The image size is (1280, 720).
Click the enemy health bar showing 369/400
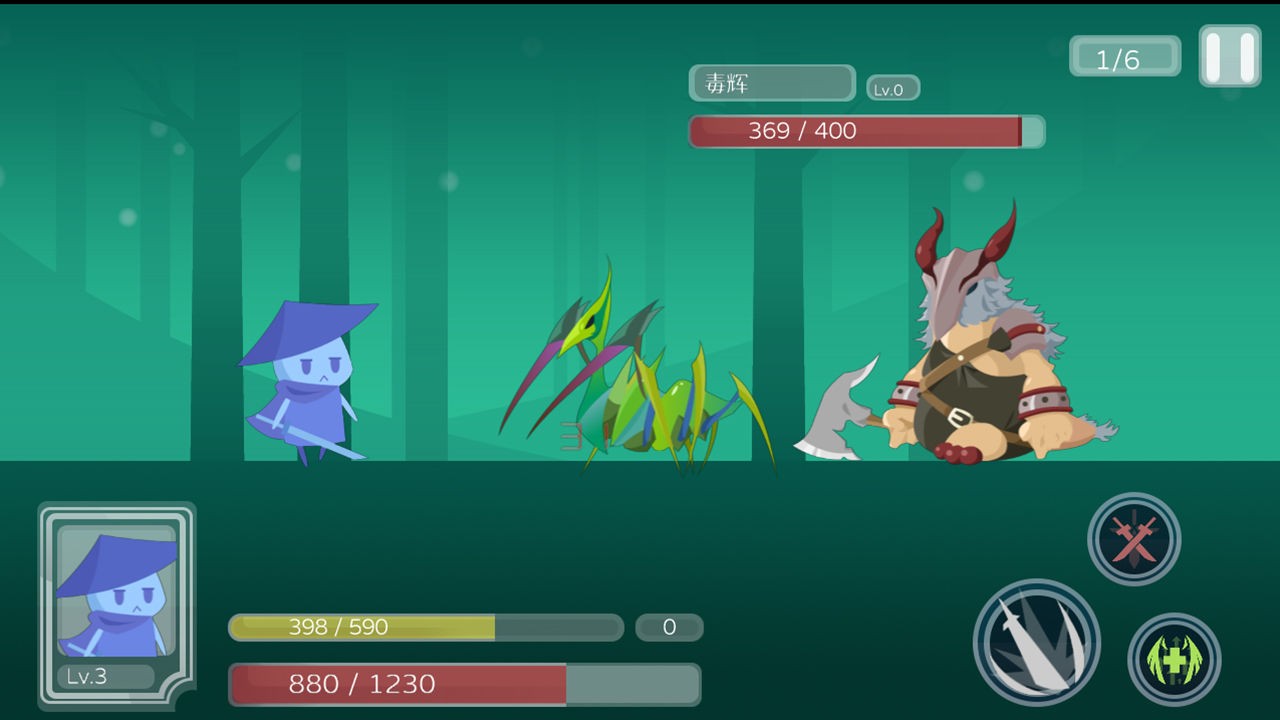pos(865,131)
